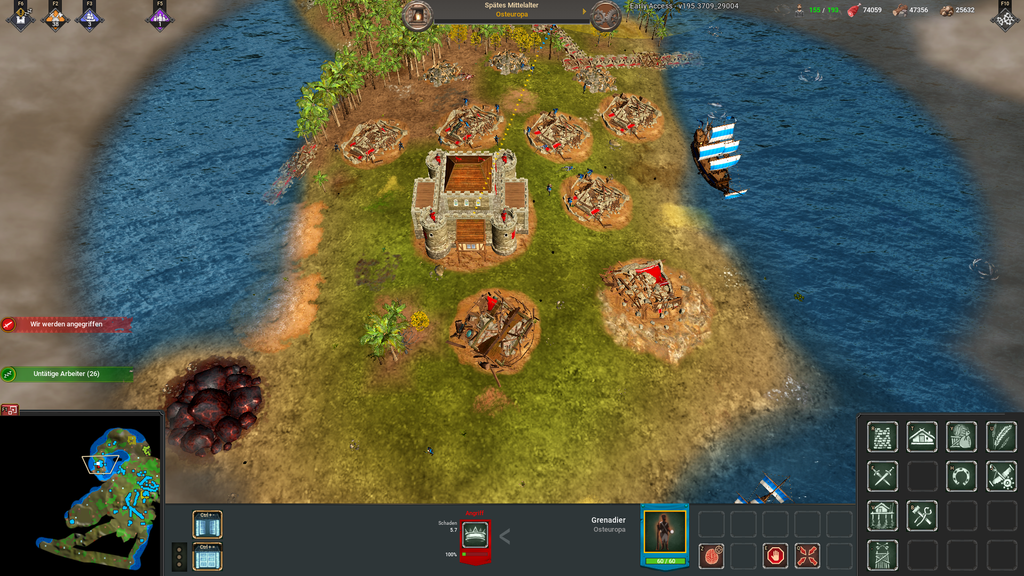Use the red converging arrows command
The height and width of the screenshot is (576, 1024).
tap(807, 556)
